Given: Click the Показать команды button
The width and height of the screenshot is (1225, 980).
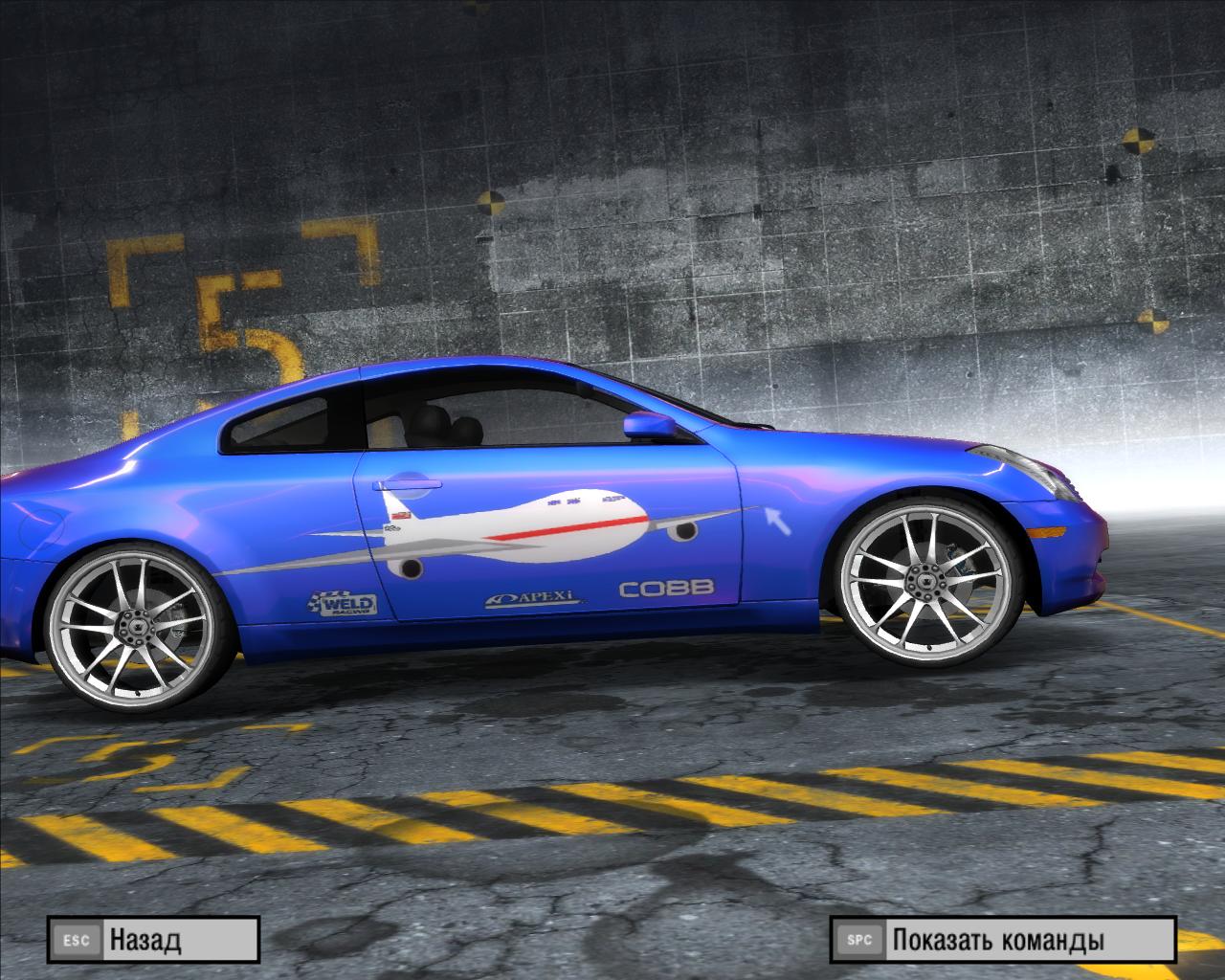Looking at the screenshot, I should (1001, 939).
